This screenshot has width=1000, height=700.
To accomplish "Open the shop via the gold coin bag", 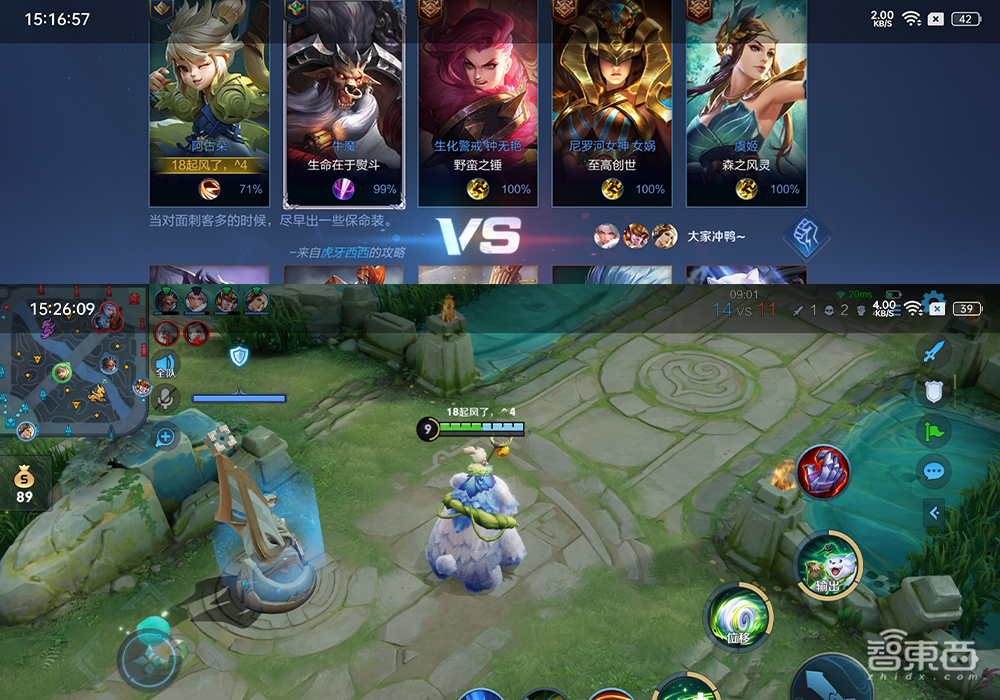I will (x=24, y=484).
